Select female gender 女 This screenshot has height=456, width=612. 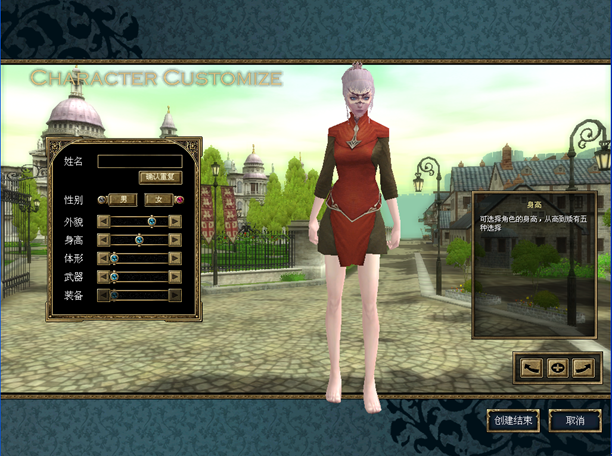coord(160,199)
